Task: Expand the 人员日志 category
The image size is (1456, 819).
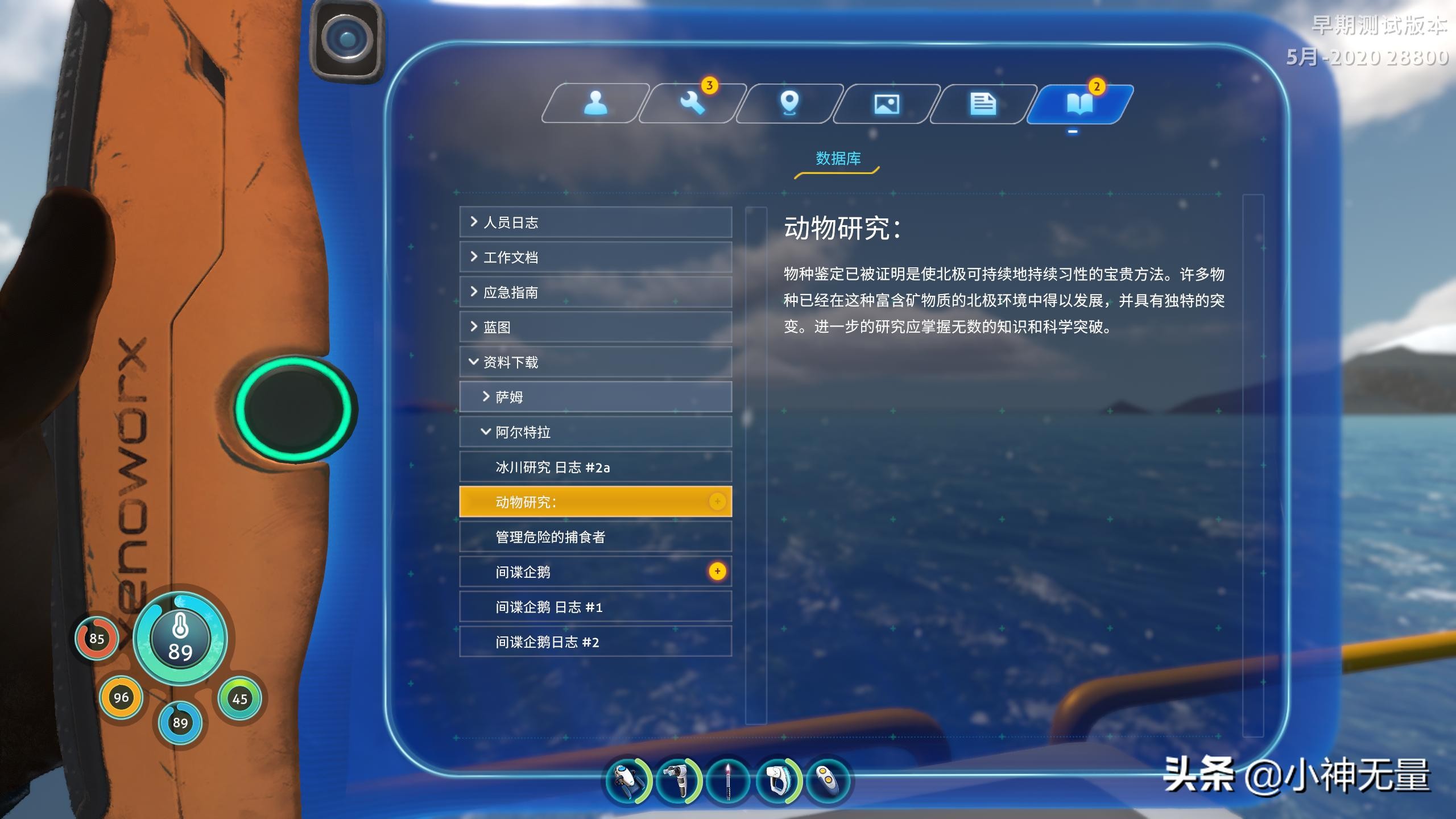Action: 595,222
